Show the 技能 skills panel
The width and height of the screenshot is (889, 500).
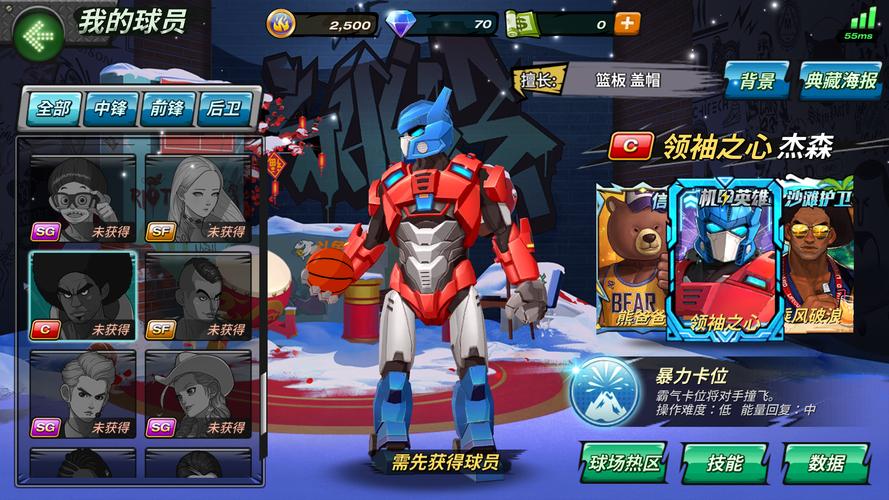(x=725, y=463)
